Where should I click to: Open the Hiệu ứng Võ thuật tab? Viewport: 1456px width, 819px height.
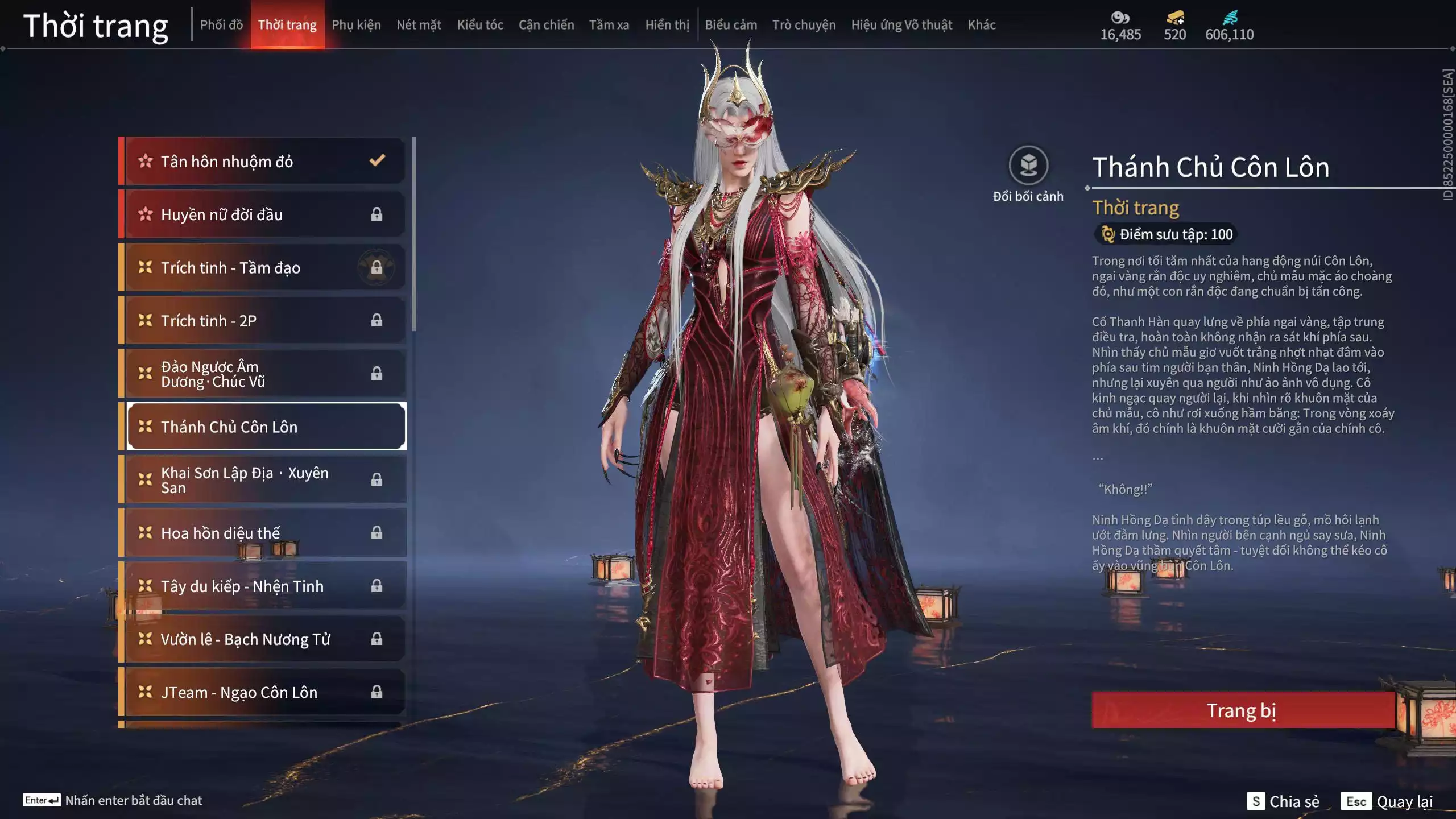tap(901, 25)
